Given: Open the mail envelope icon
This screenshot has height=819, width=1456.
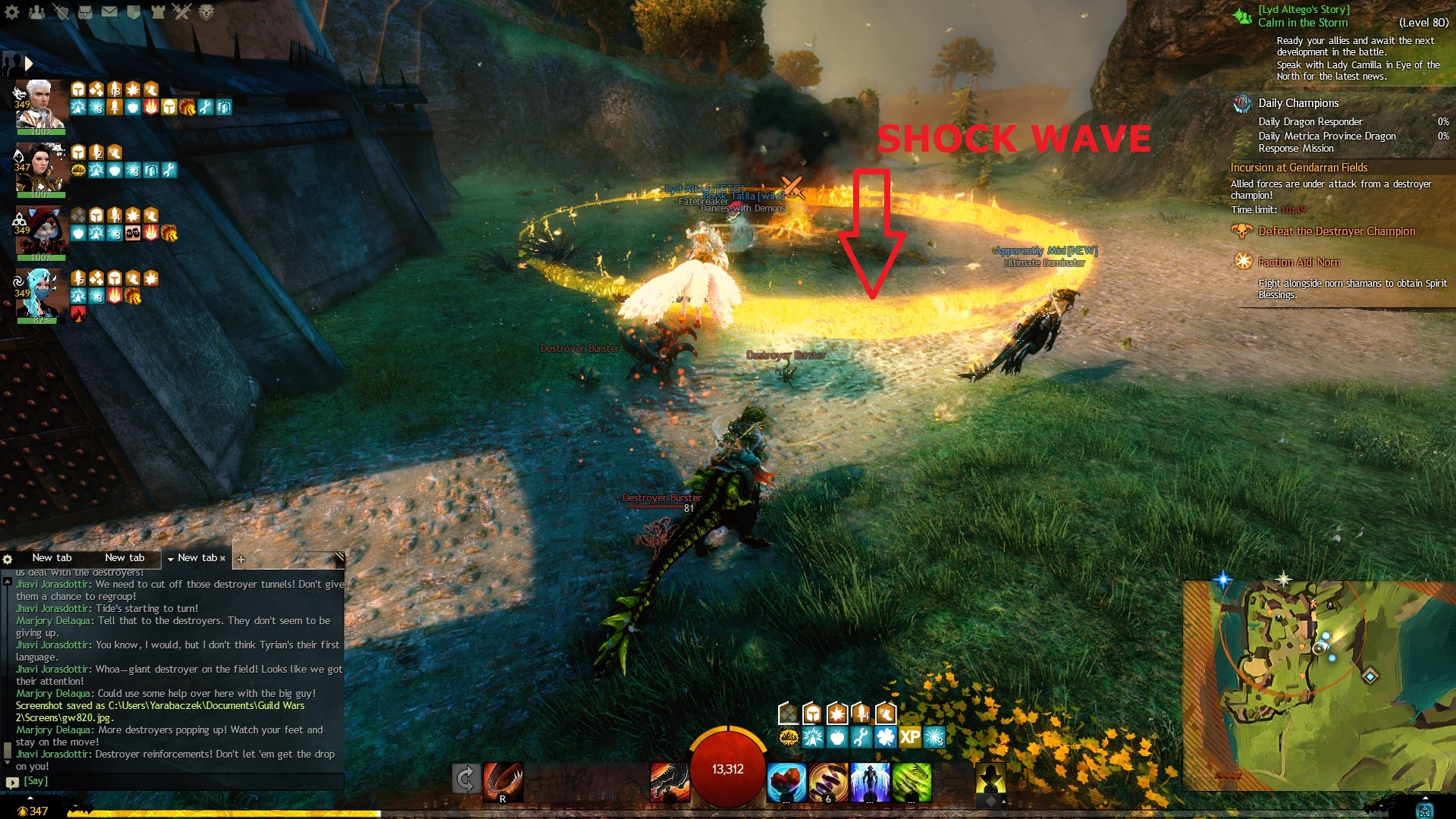Looking at the screenshot, I should pos(109,12).
